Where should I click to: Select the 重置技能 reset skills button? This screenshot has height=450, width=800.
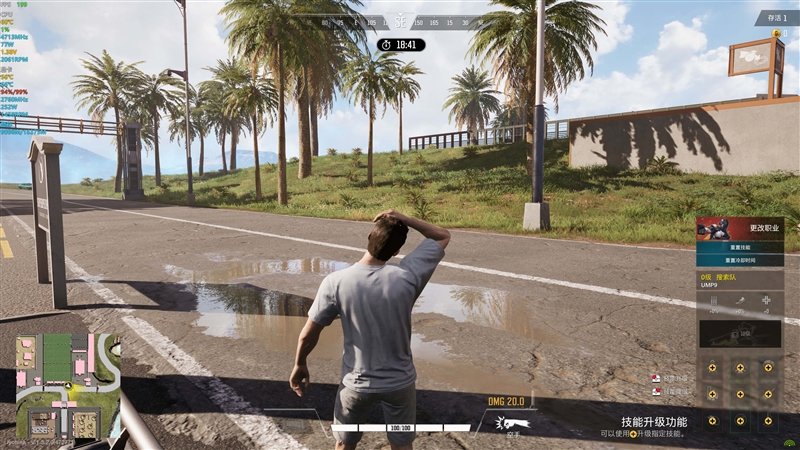740,246
